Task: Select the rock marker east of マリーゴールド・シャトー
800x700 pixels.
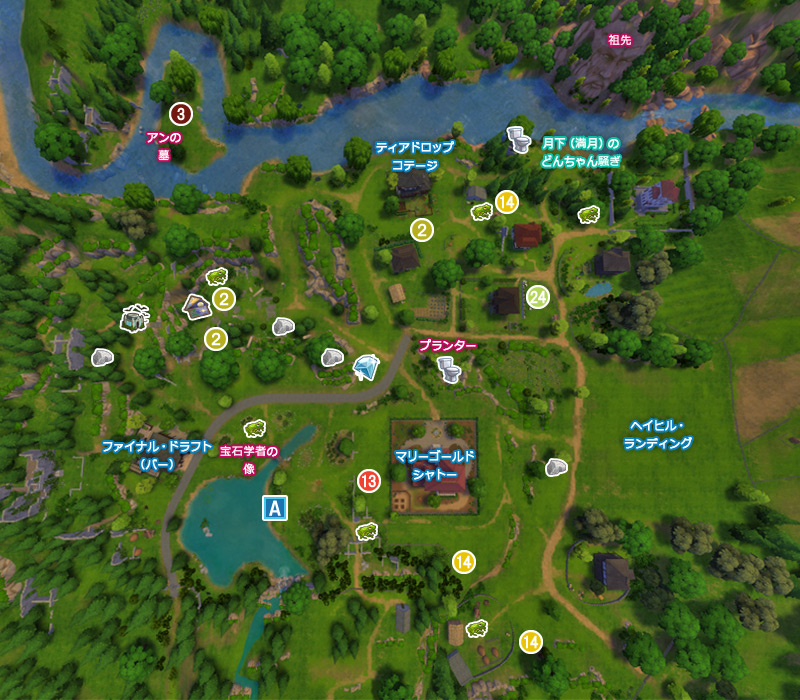Action: 556,467
